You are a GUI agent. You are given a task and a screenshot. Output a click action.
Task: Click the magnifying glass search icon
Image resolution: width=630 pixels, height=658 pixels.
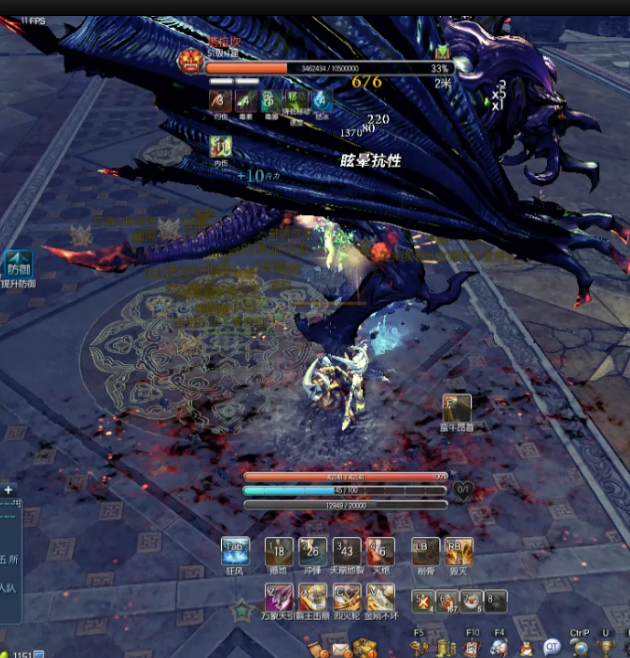coord(580,648)
